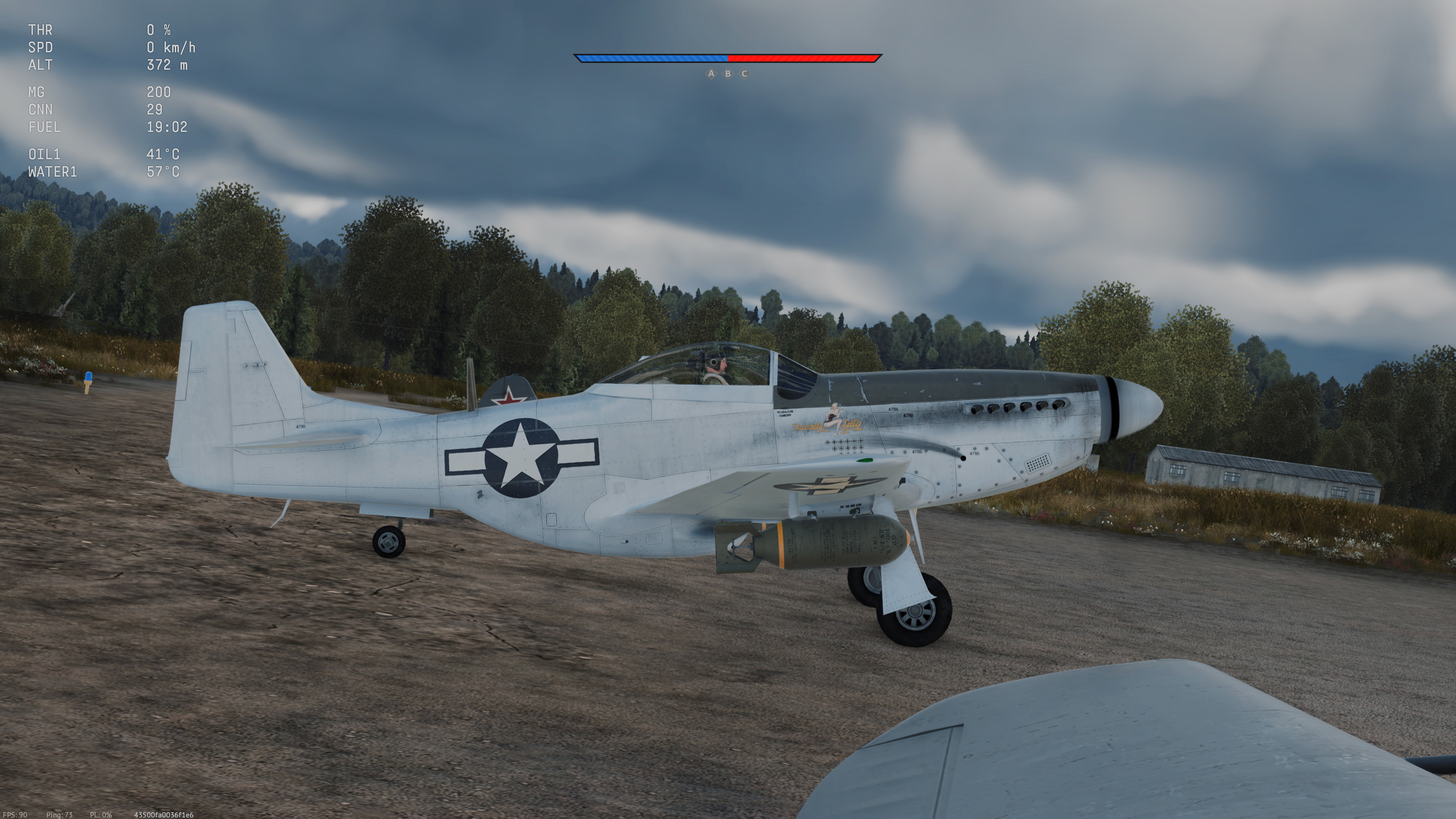This screenshot has width=1456, height=819.
Task: Choose the capture point C indicator
Action: tap(744, 74)
